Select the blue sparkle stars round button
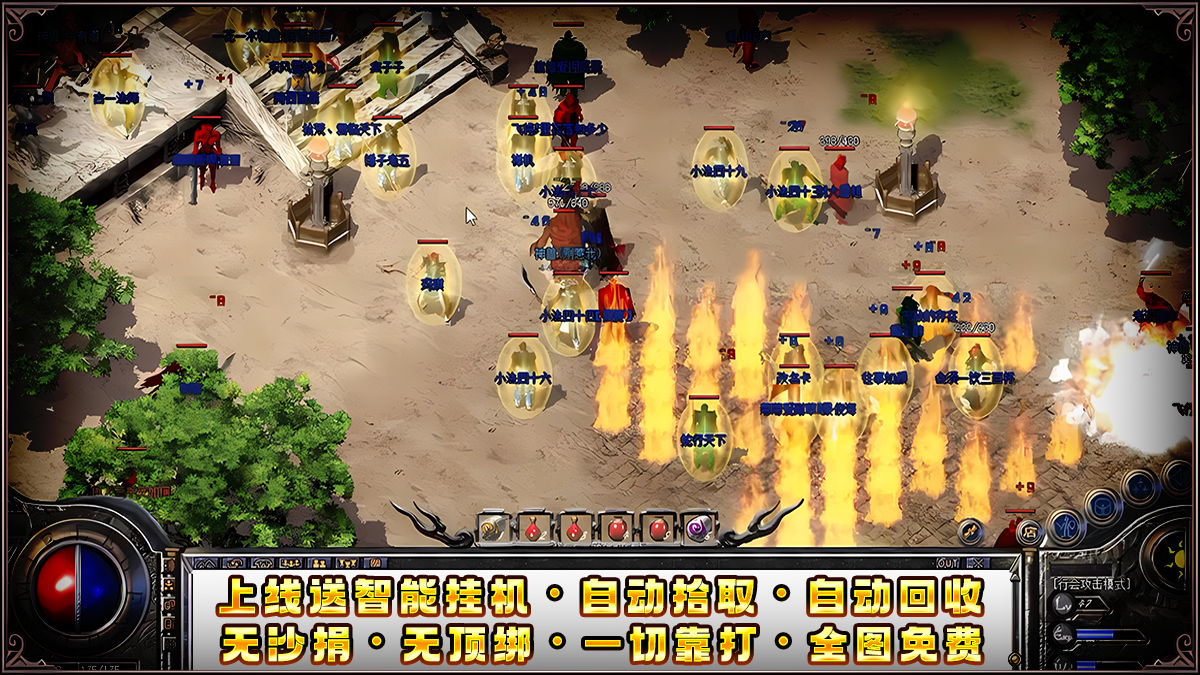The image size is (1200, 675). coord(1139,487)
